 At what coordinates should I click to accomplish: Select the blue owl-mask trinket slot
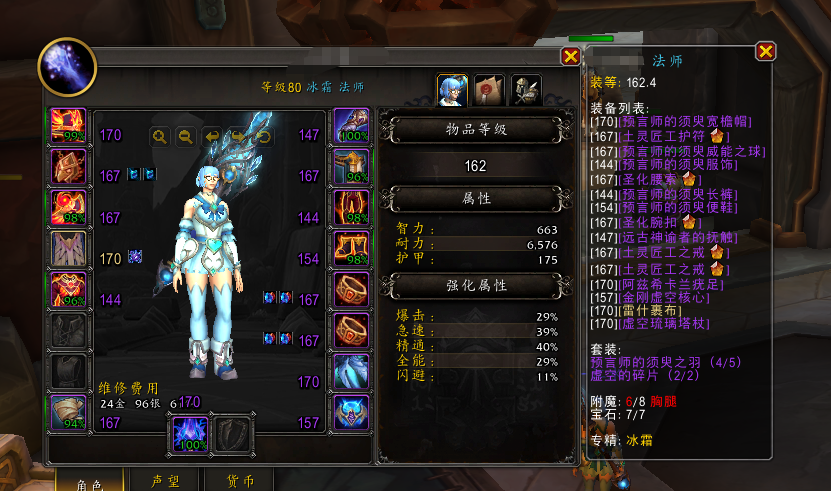[x=351, y=413]
